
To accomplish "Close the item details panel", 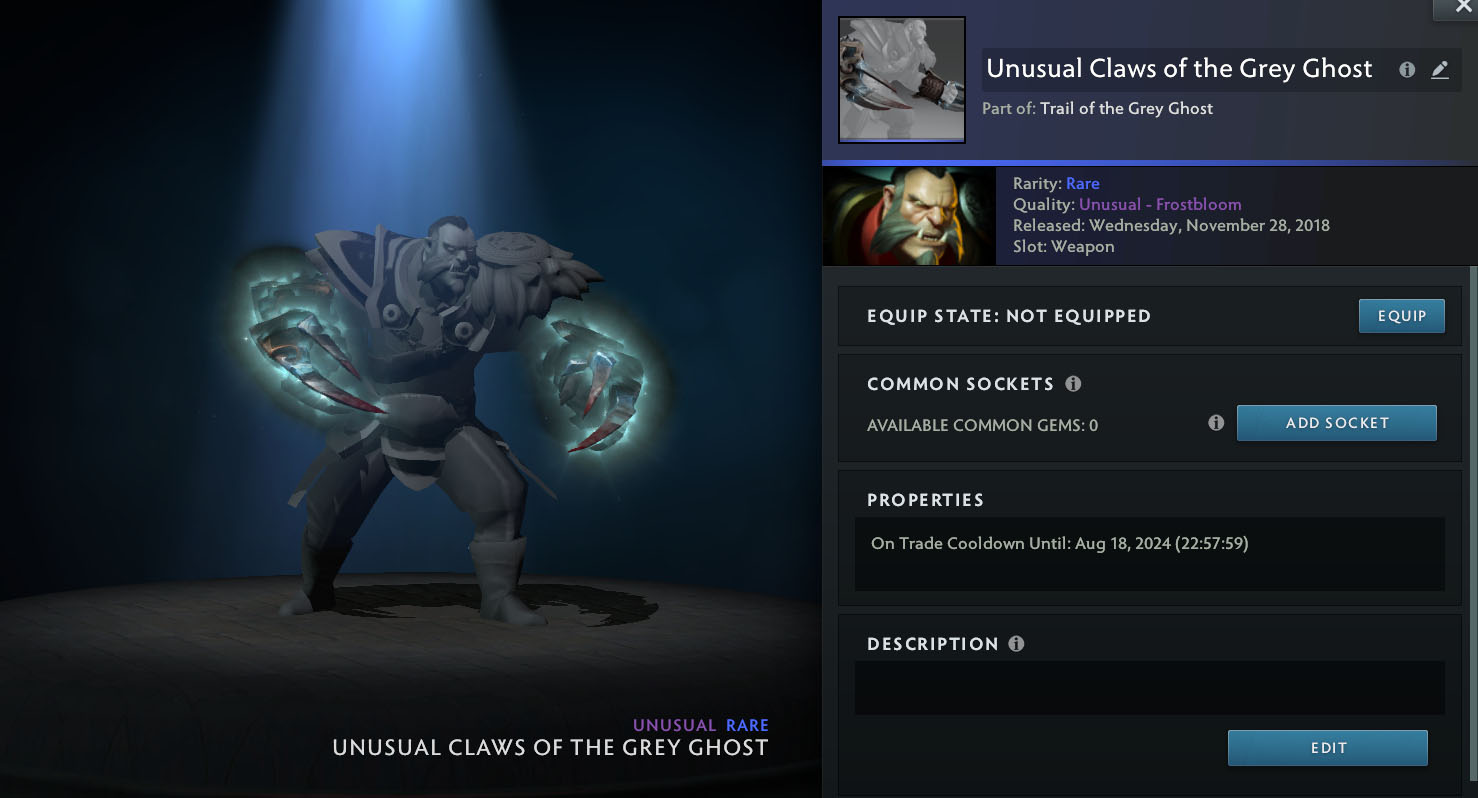I will [x=1464, y=8].
